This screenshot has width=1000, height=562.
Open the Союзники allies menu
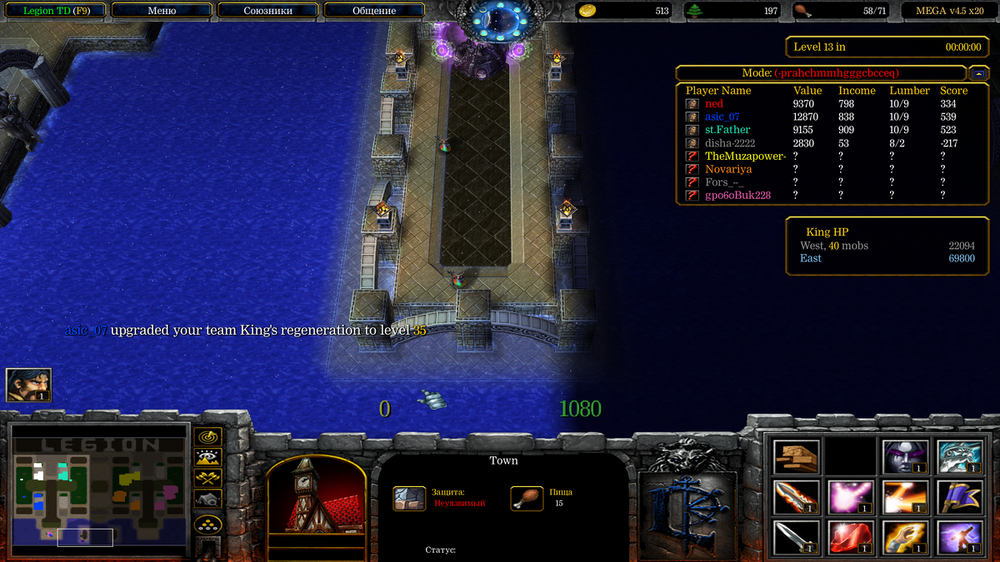click(267, 11)
